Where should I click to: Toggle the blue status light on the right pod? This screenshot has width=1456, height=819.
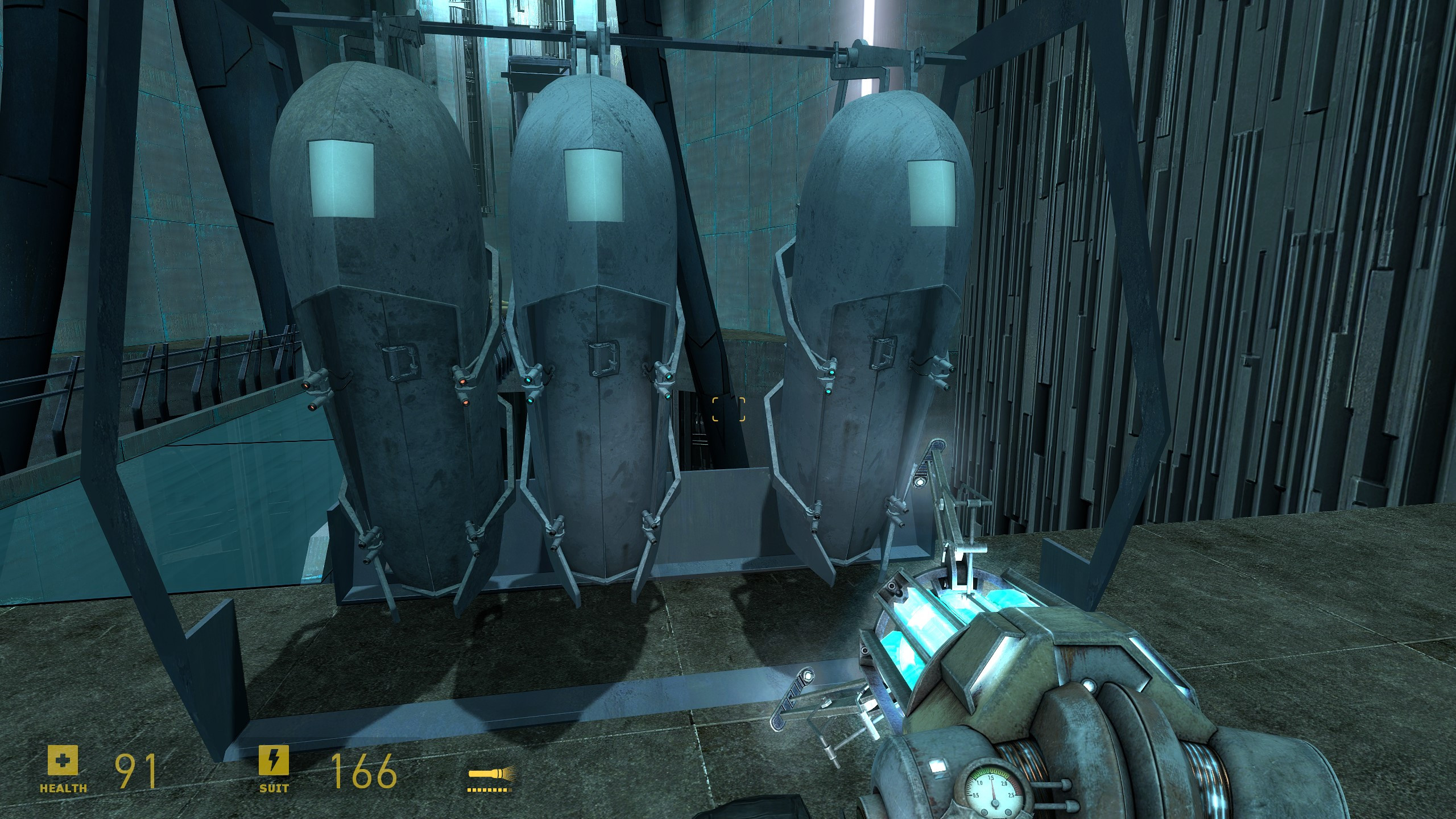pos(831,373)
